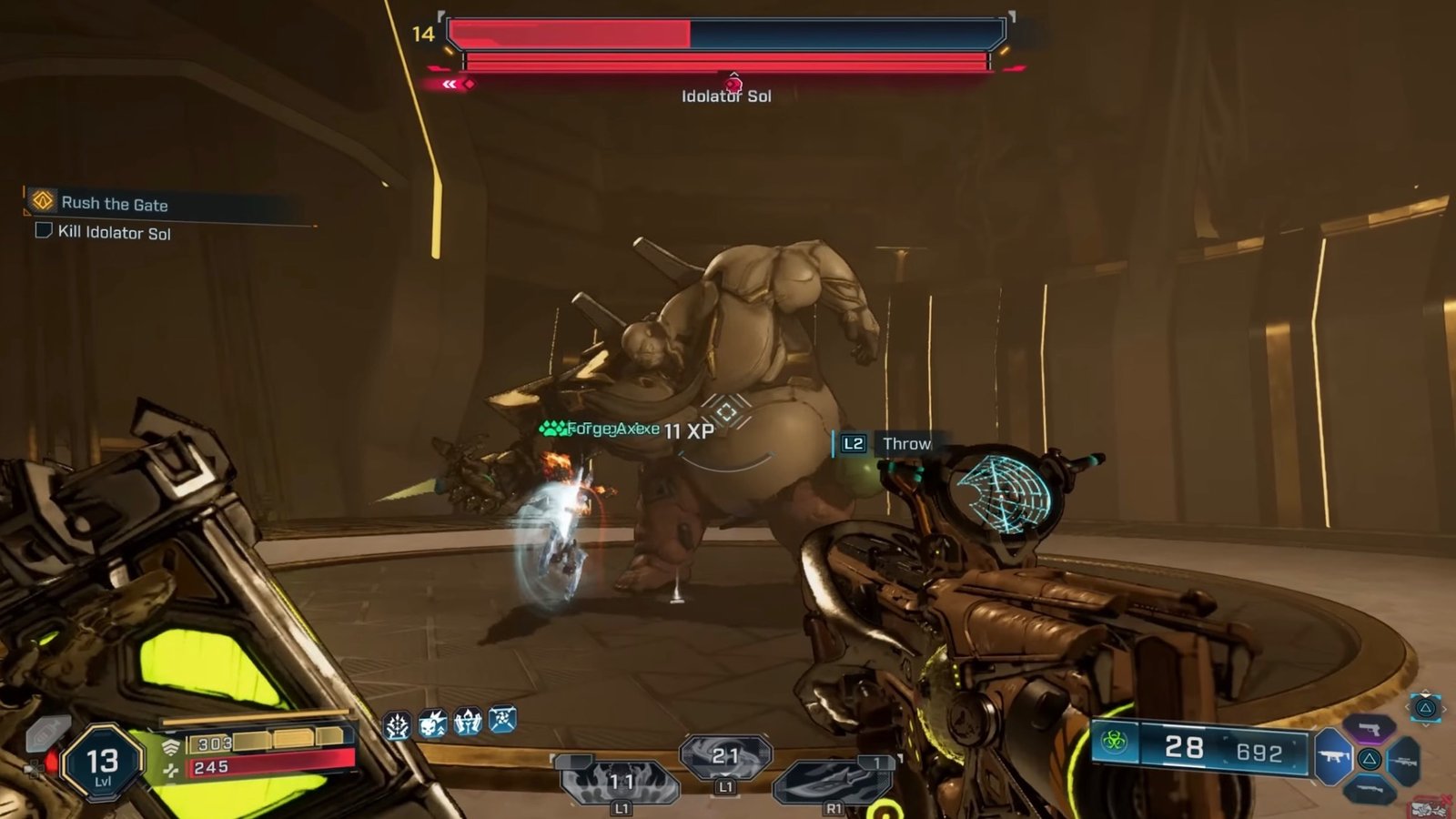Switch to the bottom shotgun weapon slot
Screen dimensions: 1456x819
point(1369,789)
